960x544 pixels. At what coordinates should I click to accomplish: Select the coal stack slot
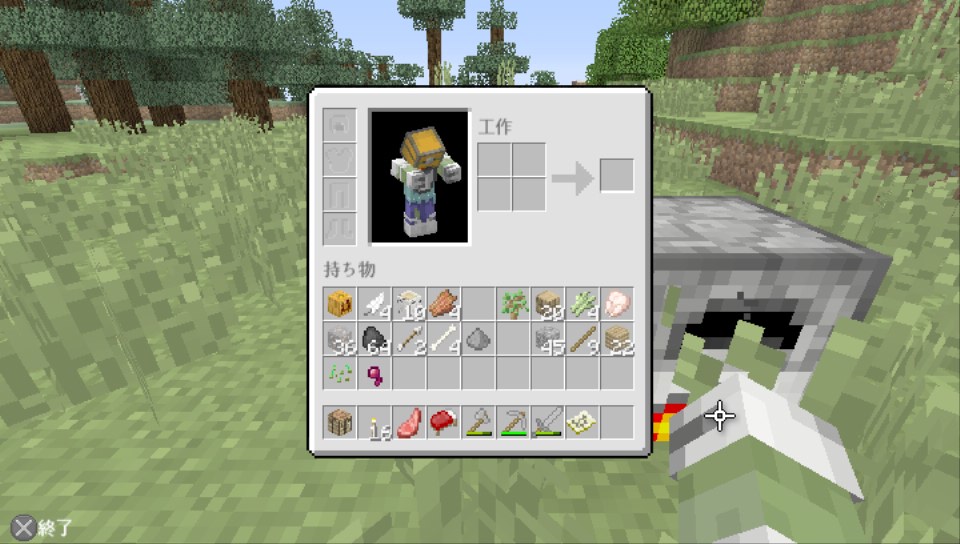point(375,339)
